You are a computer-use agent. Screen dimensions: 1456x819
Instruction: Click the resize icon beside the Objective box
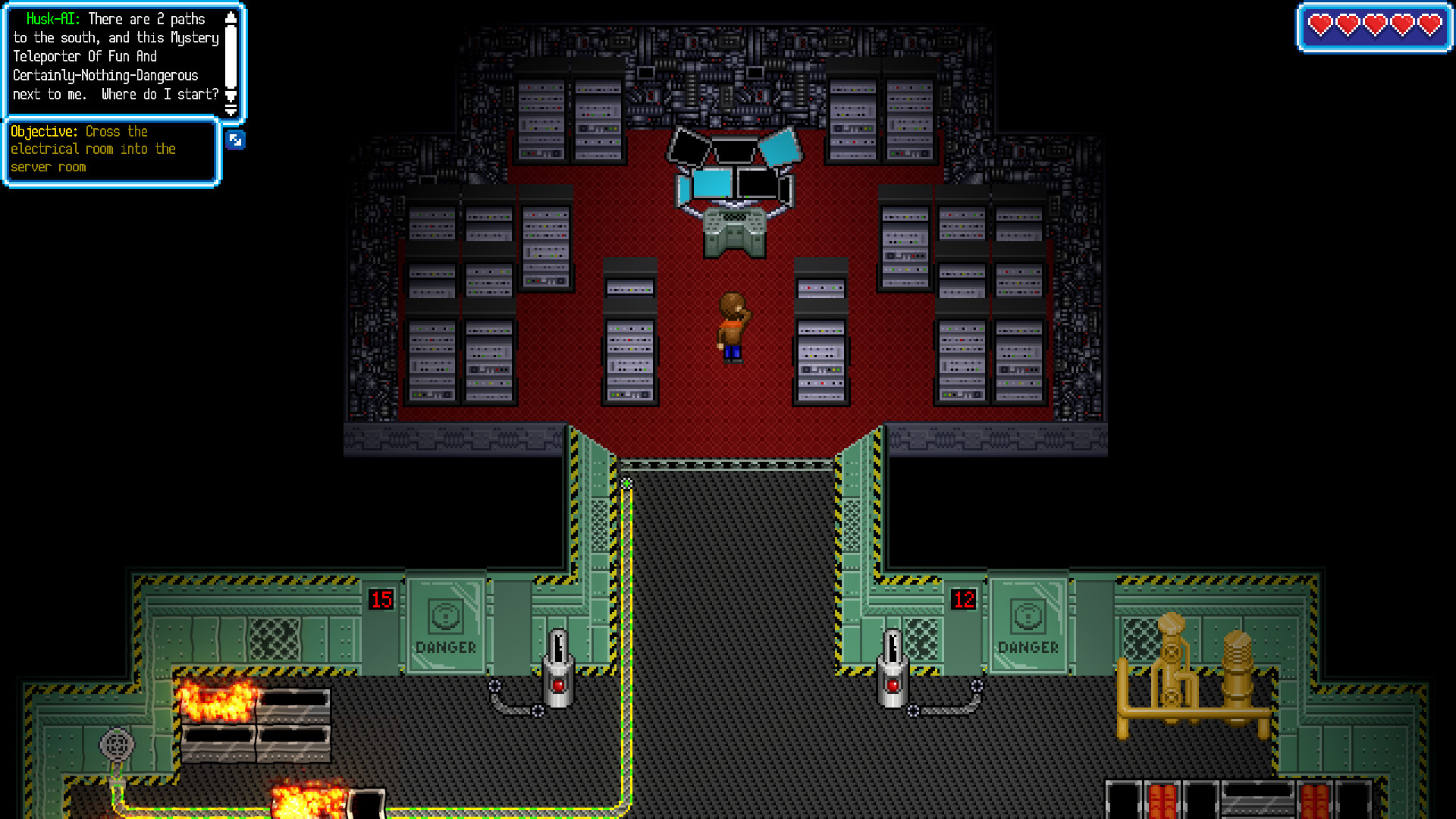235,140
